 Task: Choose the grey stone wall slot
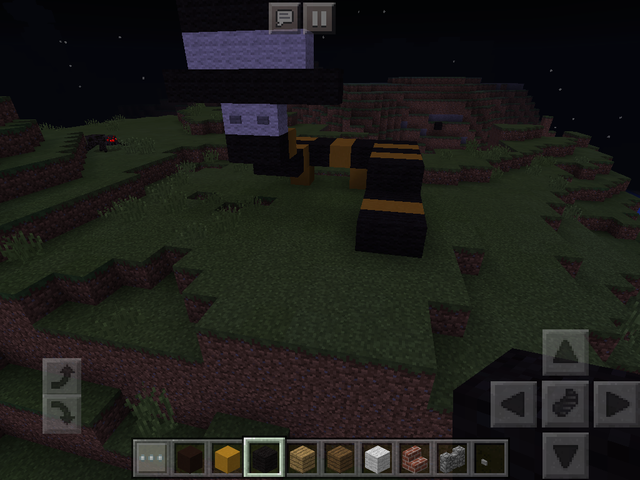[x=451, y=458]
